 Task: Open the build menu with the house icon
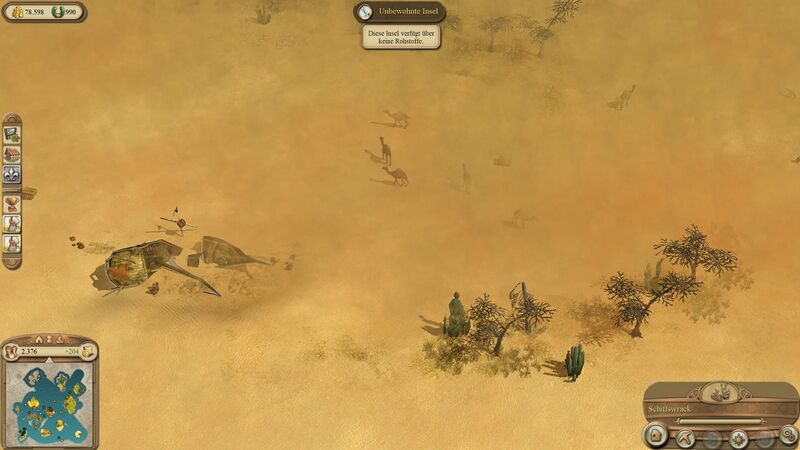[x=656, y=436]
